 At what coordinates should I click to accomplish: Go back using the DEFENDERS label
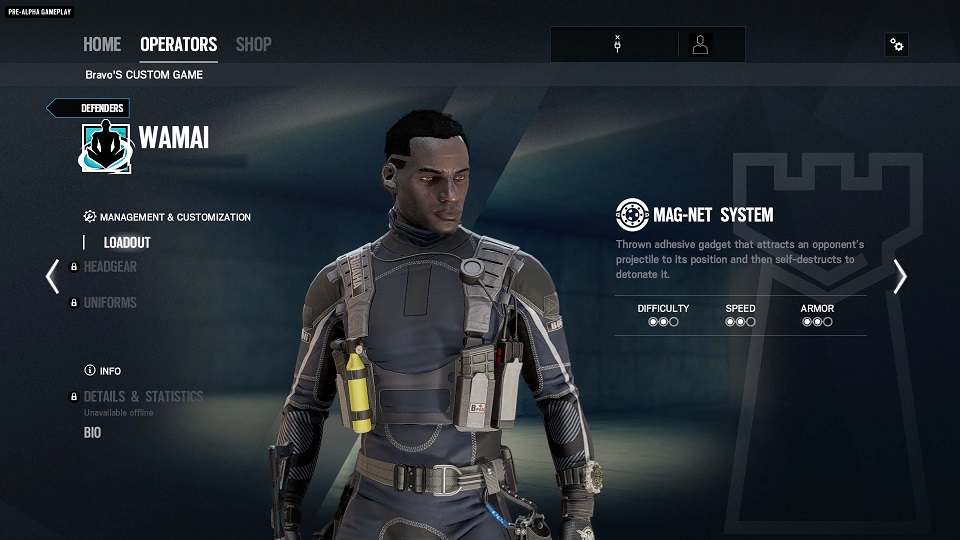point(90,108)
